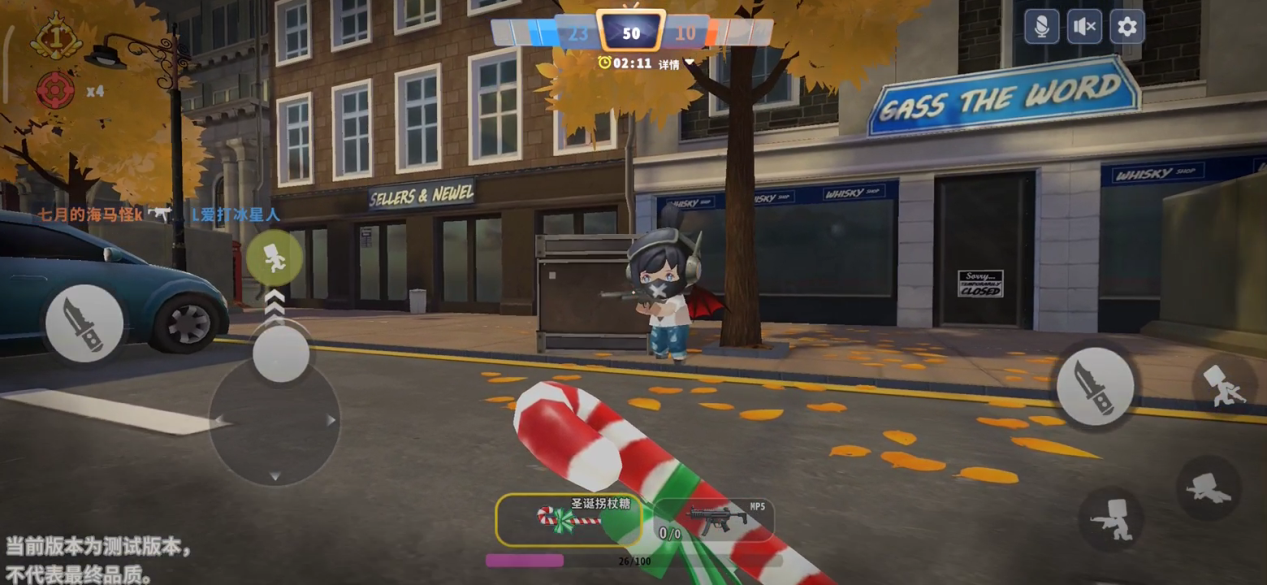
Task: Activate the prone lying figure button
Action: (1209, 488)
